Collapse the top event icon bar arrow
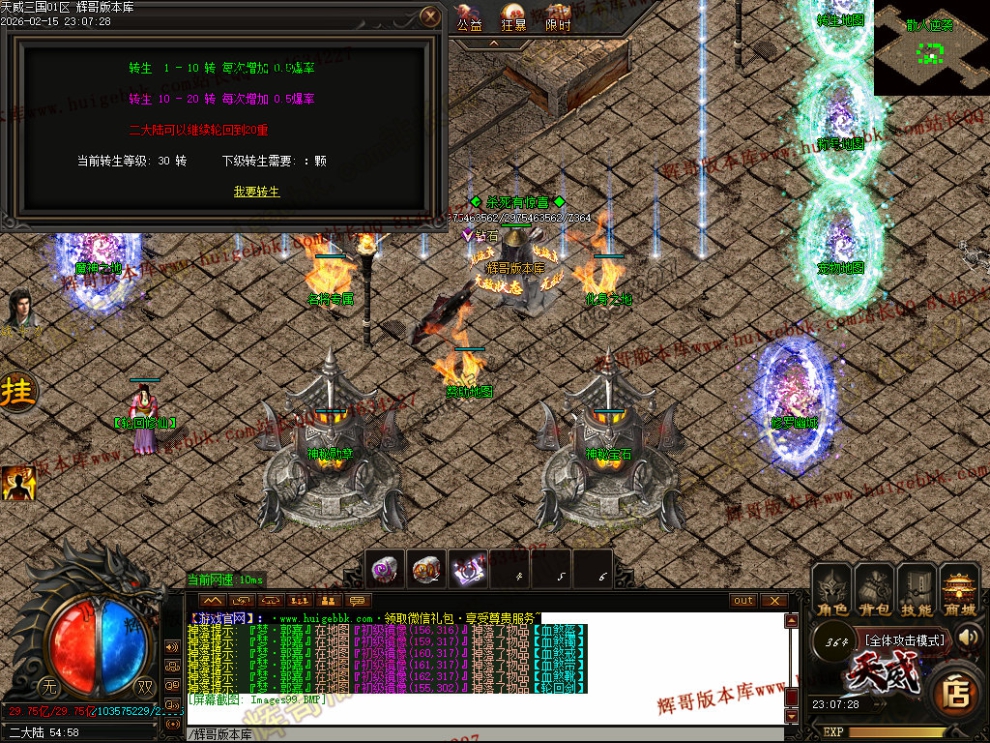 (493, 43)
